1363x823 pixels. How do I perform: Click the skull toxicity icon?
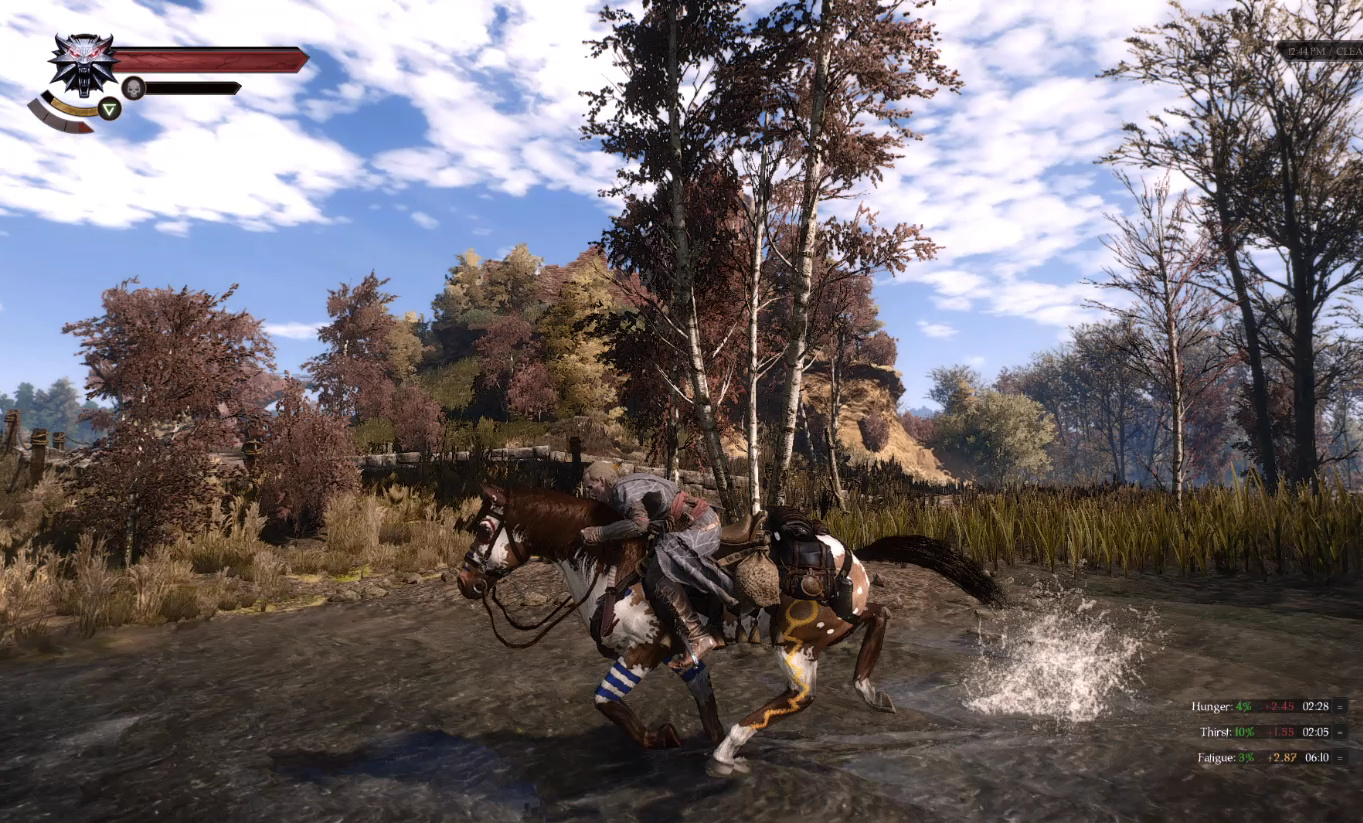tap(133, 88)
